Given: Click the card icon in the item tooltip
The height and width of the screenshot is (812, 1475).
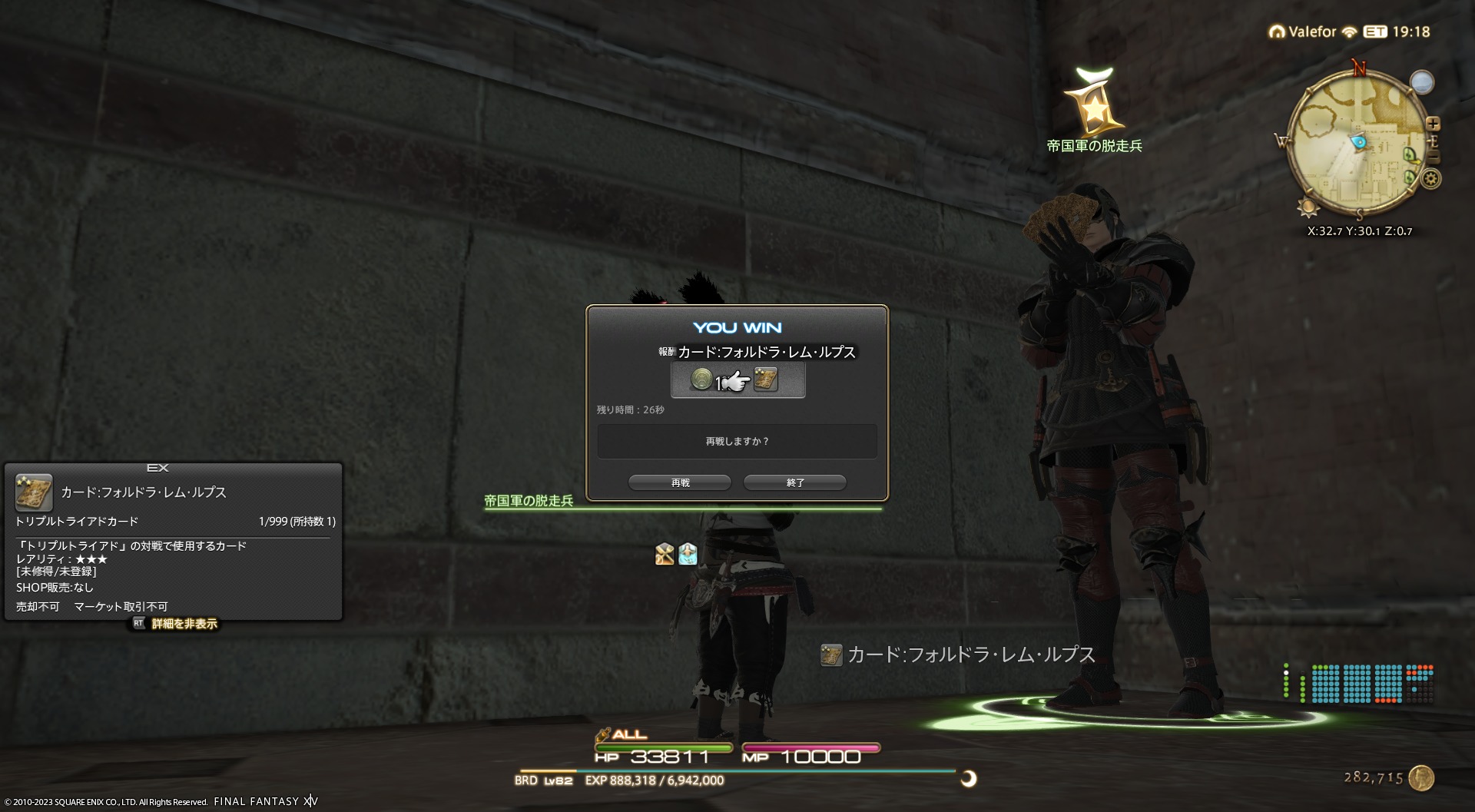Looking at the screenshot, I should [x=34, y=492].
